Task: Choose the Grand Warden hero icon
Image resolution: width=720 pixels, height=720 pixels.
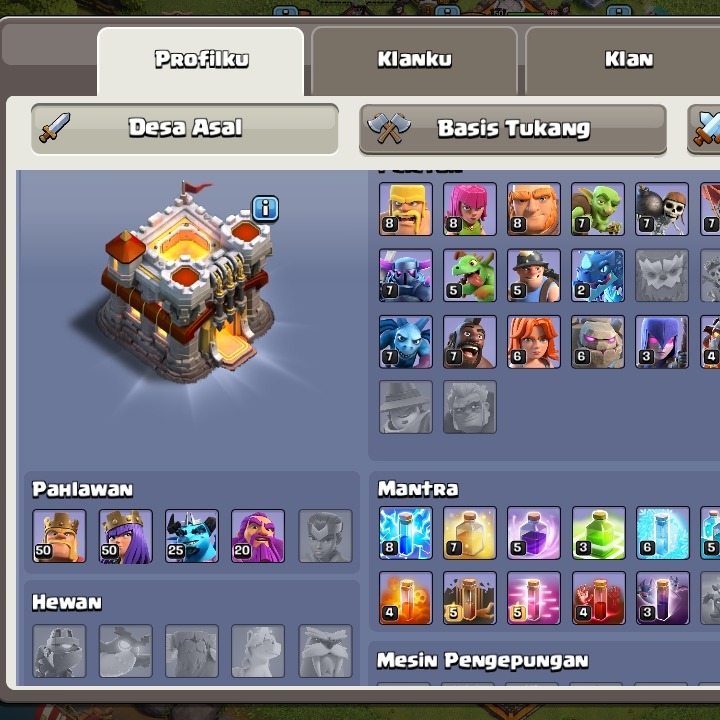Action: pyautogui.click(x=258, y=536)
